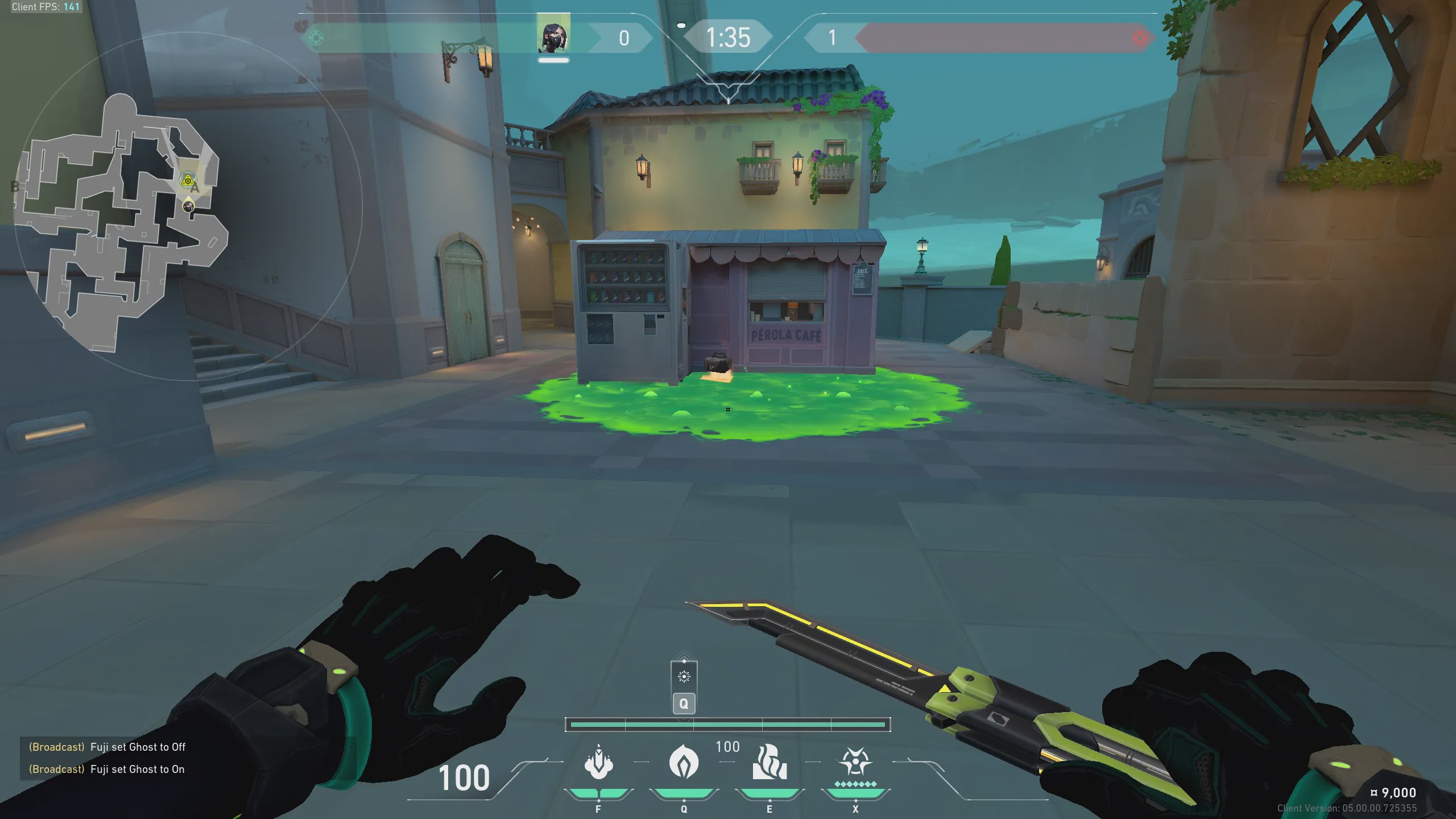Select the Snake Bite ability icon
The height and width of the screenshot is (819, 1456).
point(598,762)
